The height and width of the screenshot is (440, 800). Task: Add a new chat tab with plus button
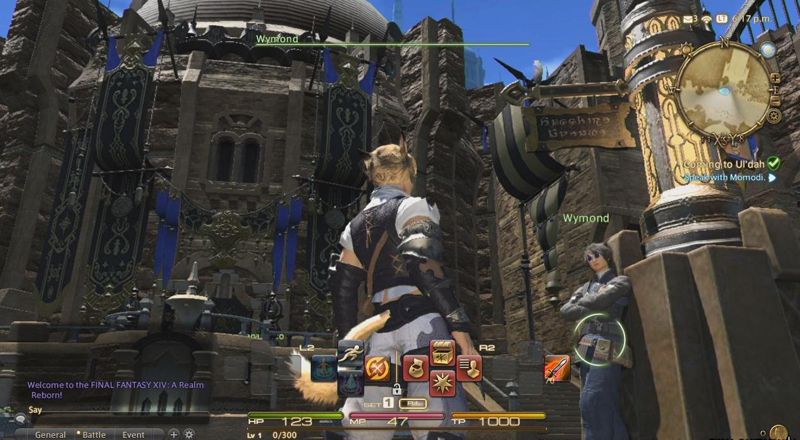173,434
